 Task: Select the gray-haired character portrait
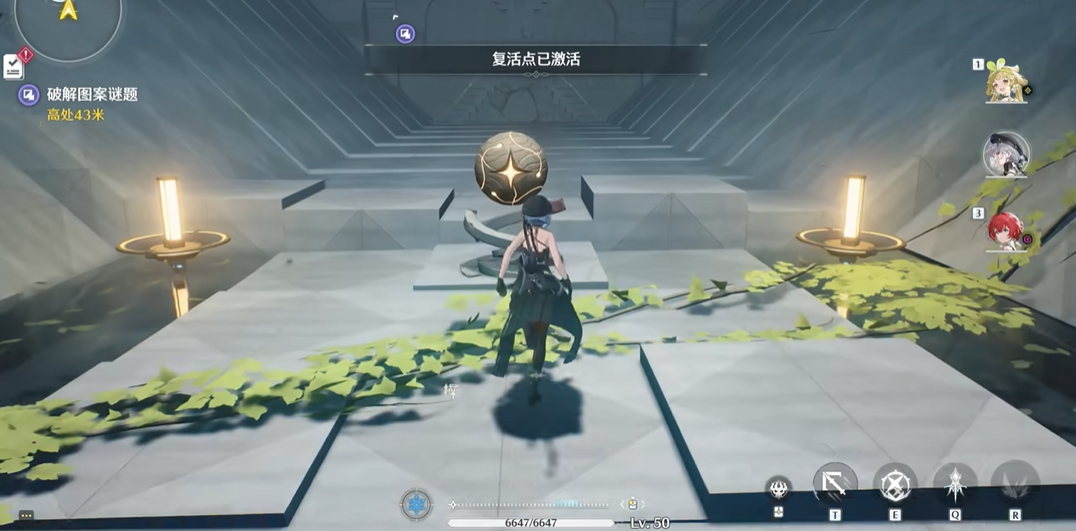[1005, 156]
